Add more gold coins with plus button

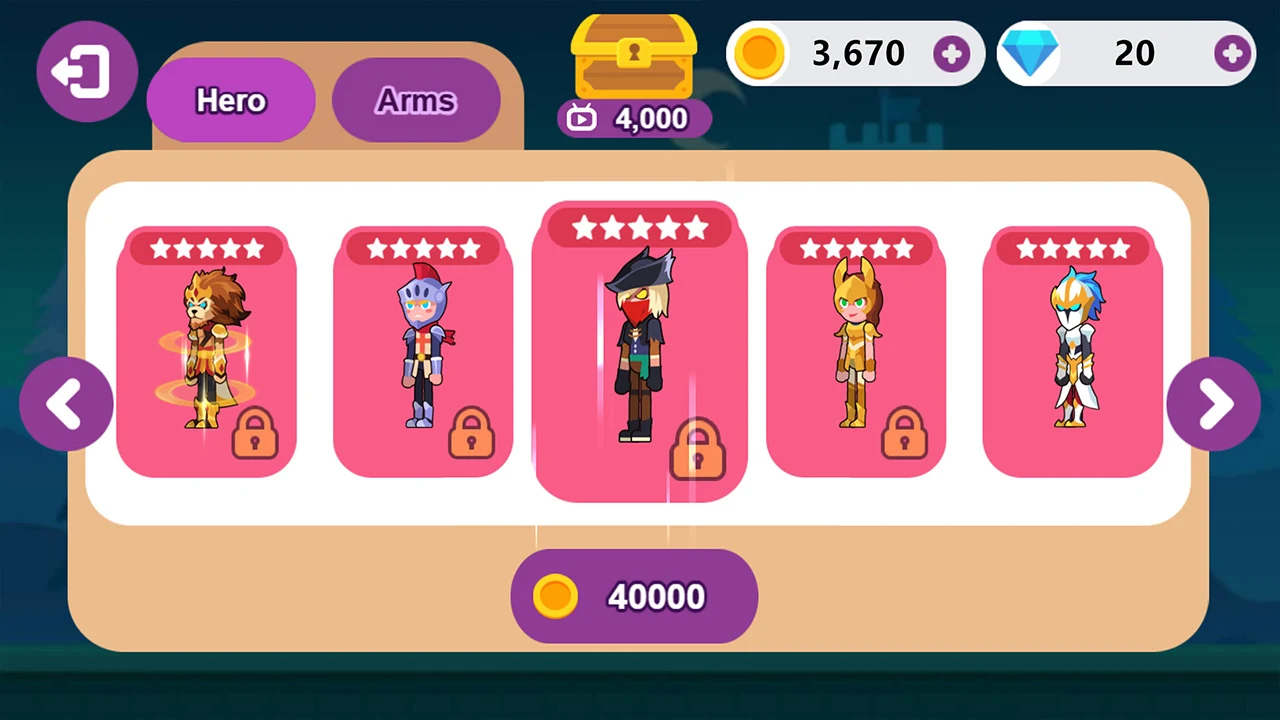951,53
